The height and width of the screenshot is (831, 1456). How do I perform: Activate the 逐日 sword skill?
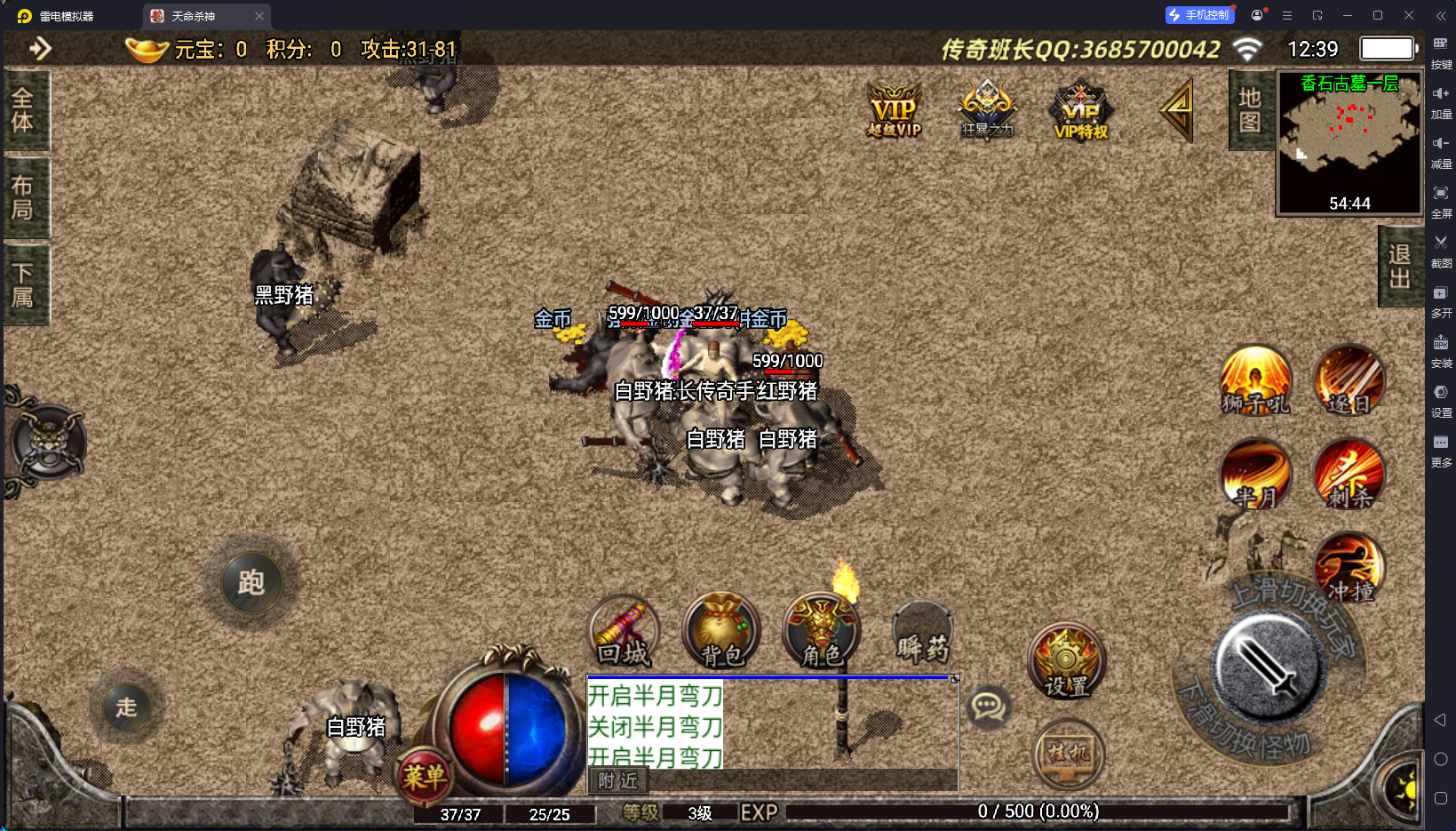(x=1349, y=381)
